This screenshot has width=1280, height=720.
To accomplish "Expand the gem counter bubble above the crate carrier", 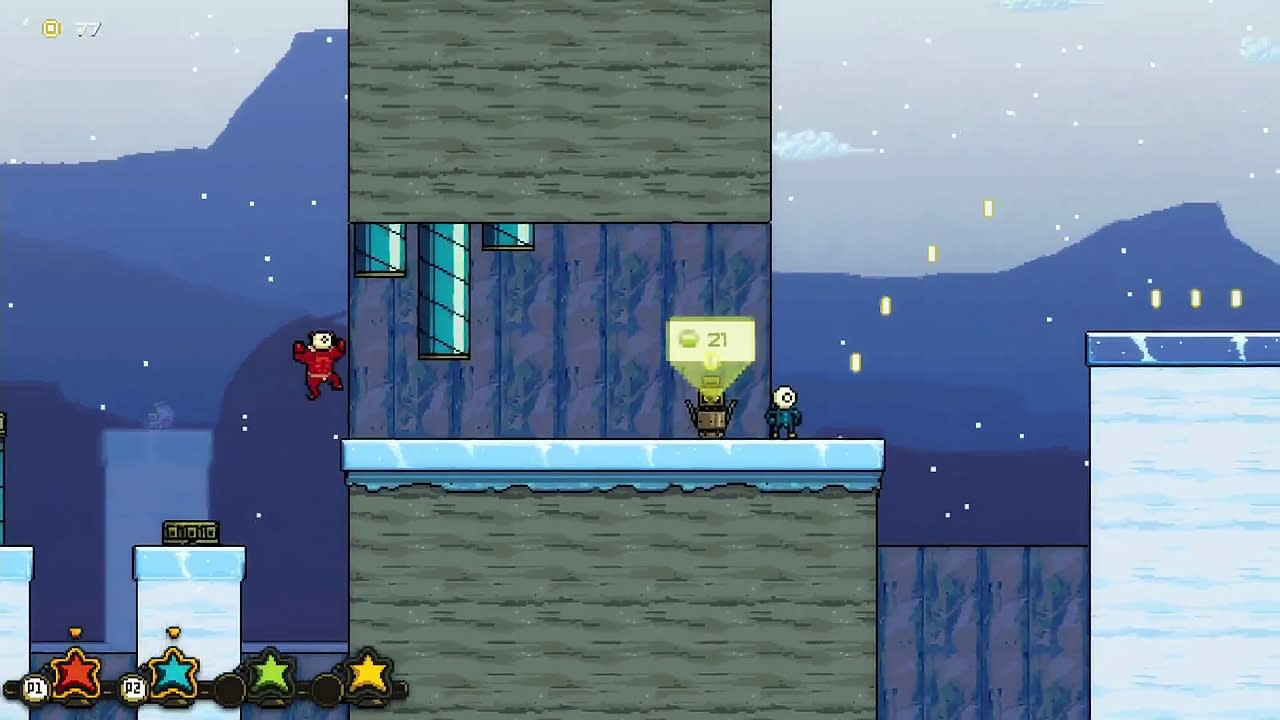I will [x=712, y=340].
